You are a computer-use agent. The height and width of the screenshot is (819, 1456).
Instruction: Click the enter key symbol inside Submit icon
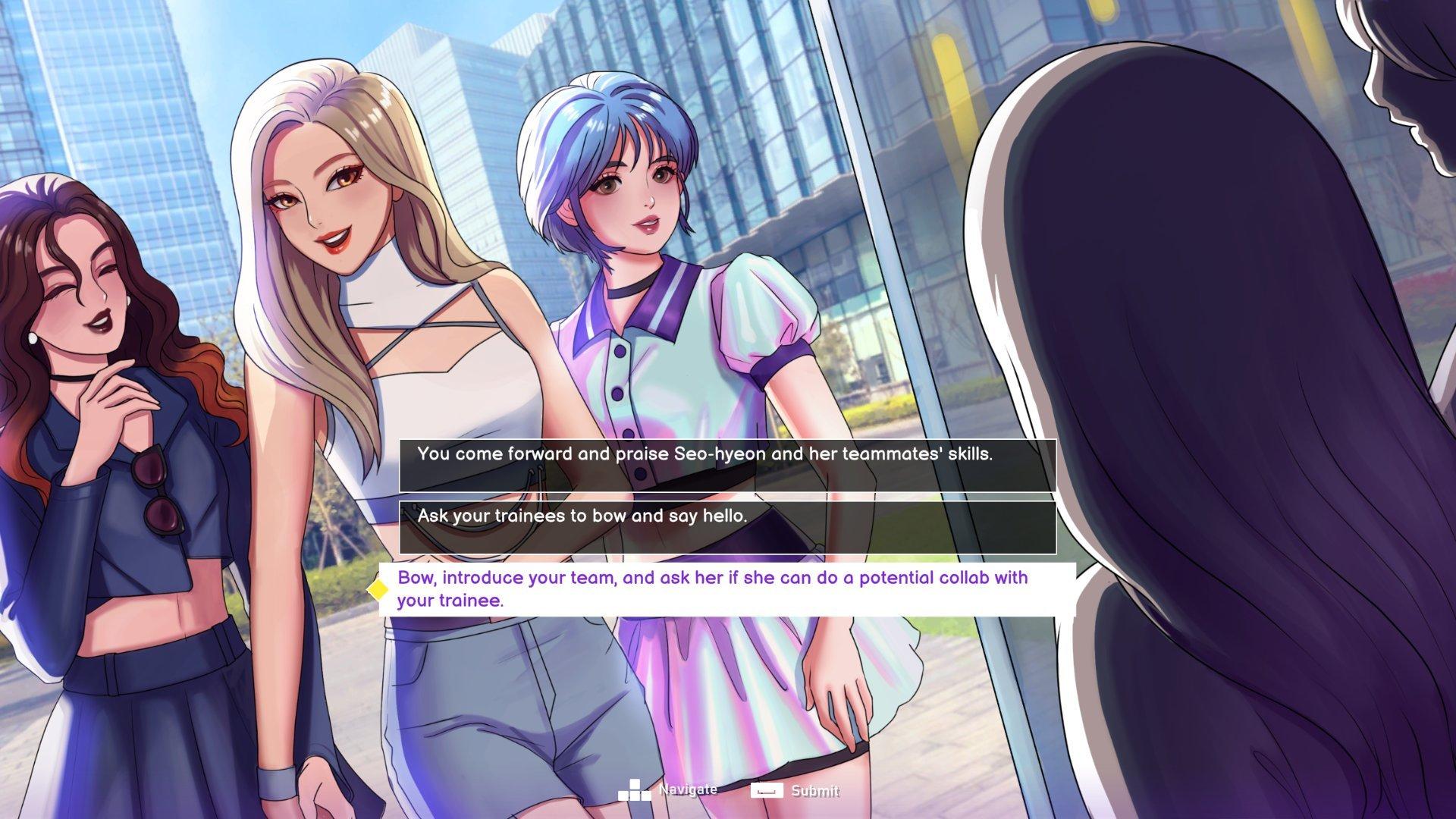tap(767, 790)
